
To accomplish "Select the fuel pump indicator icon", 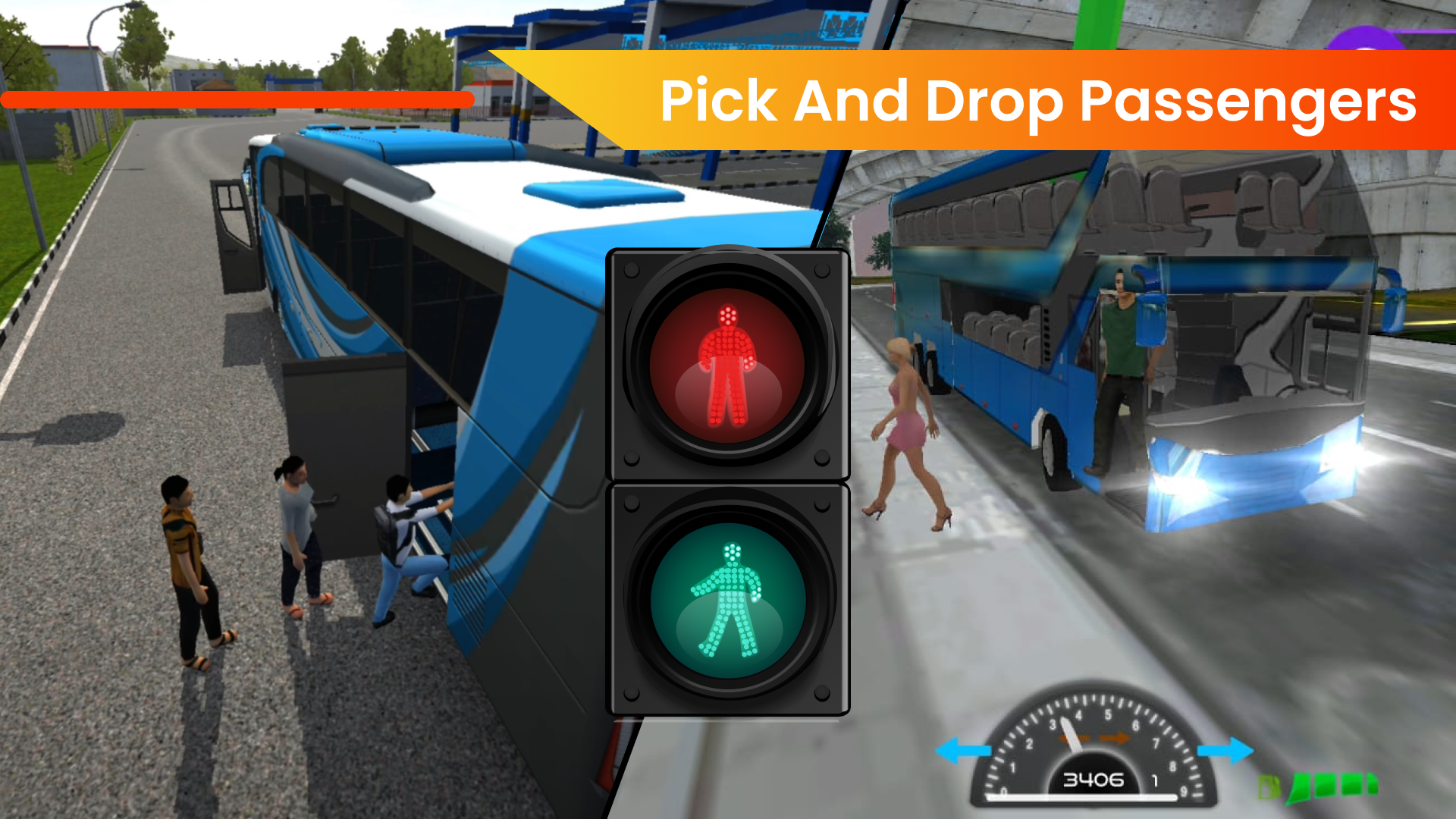I will tap(1269, 787).
